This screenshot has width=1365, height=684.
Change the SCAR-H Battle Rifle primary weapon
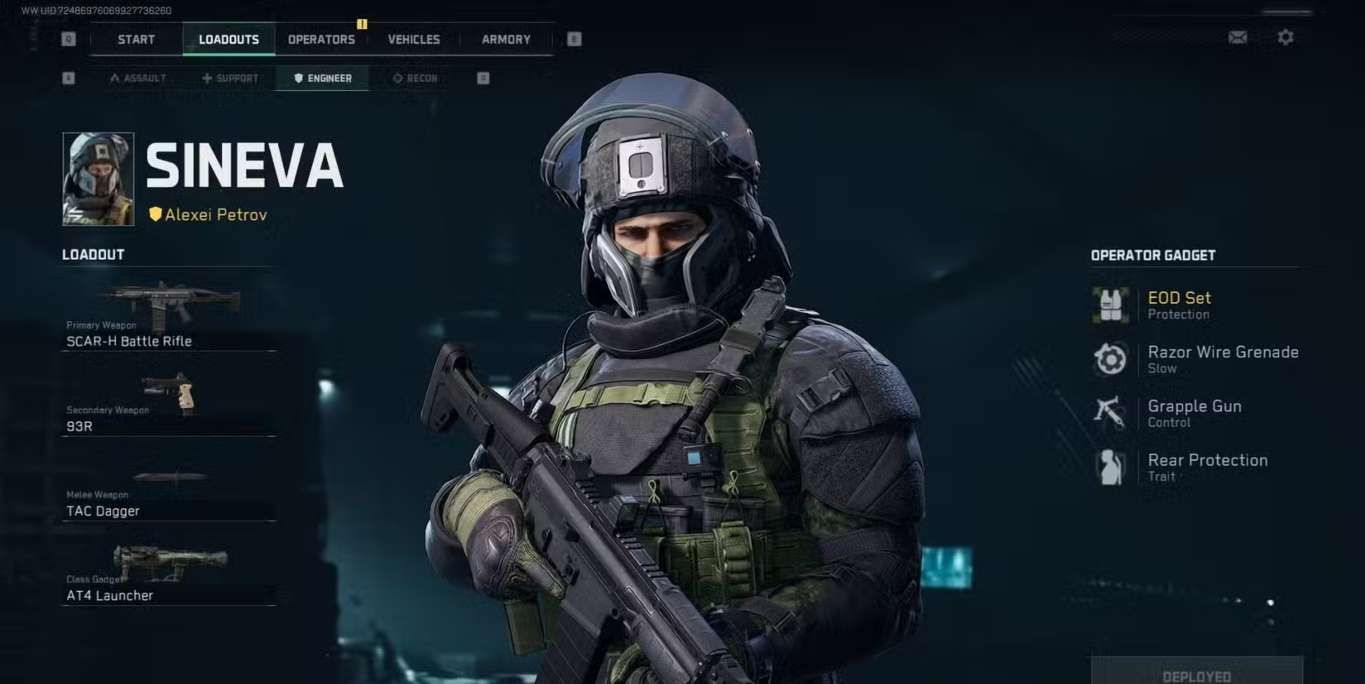click(169, 318)
